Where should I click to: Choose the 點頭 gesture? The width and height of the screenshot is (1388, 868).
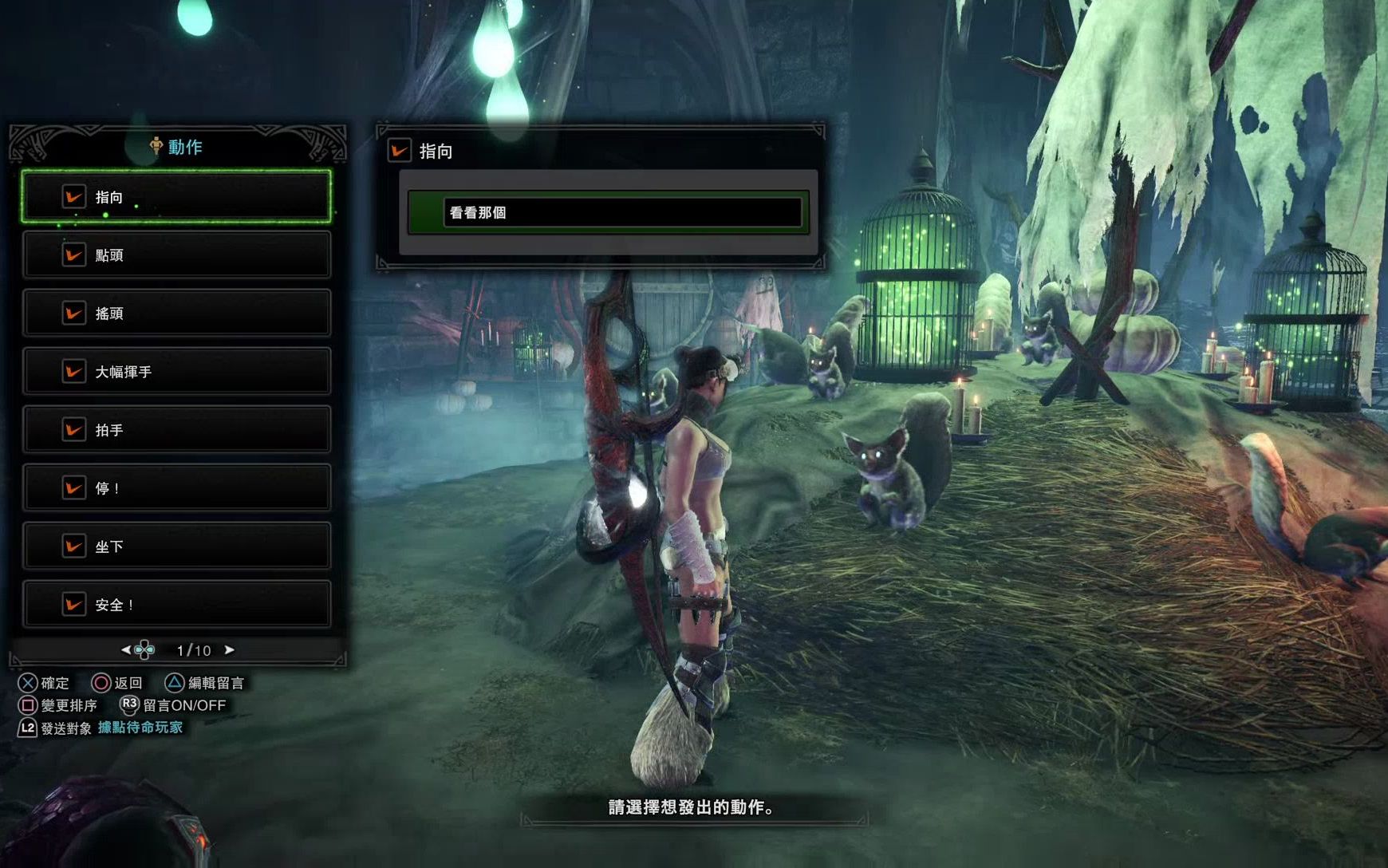point(176,255)
